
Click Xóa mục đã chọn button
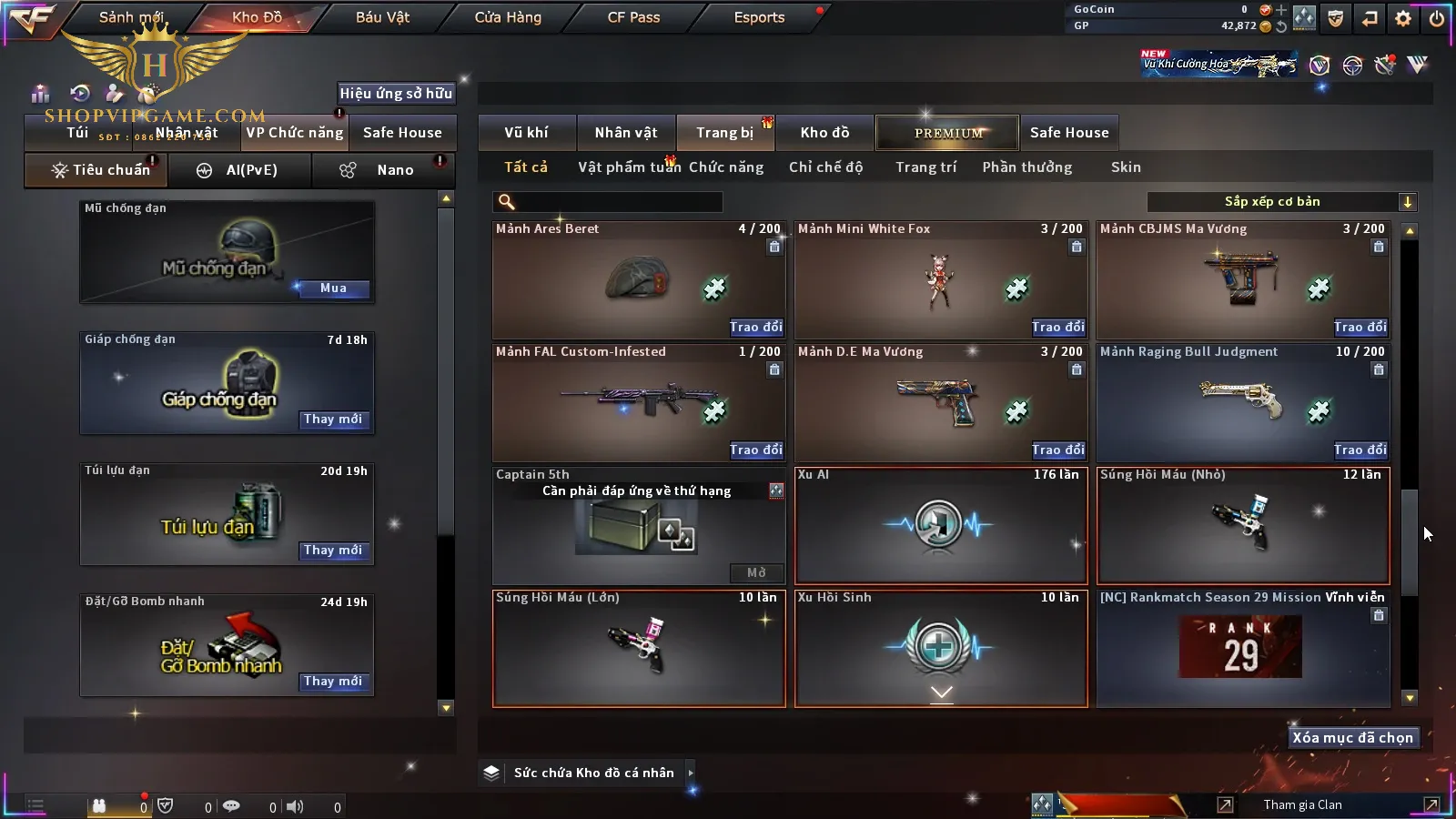1352,738
